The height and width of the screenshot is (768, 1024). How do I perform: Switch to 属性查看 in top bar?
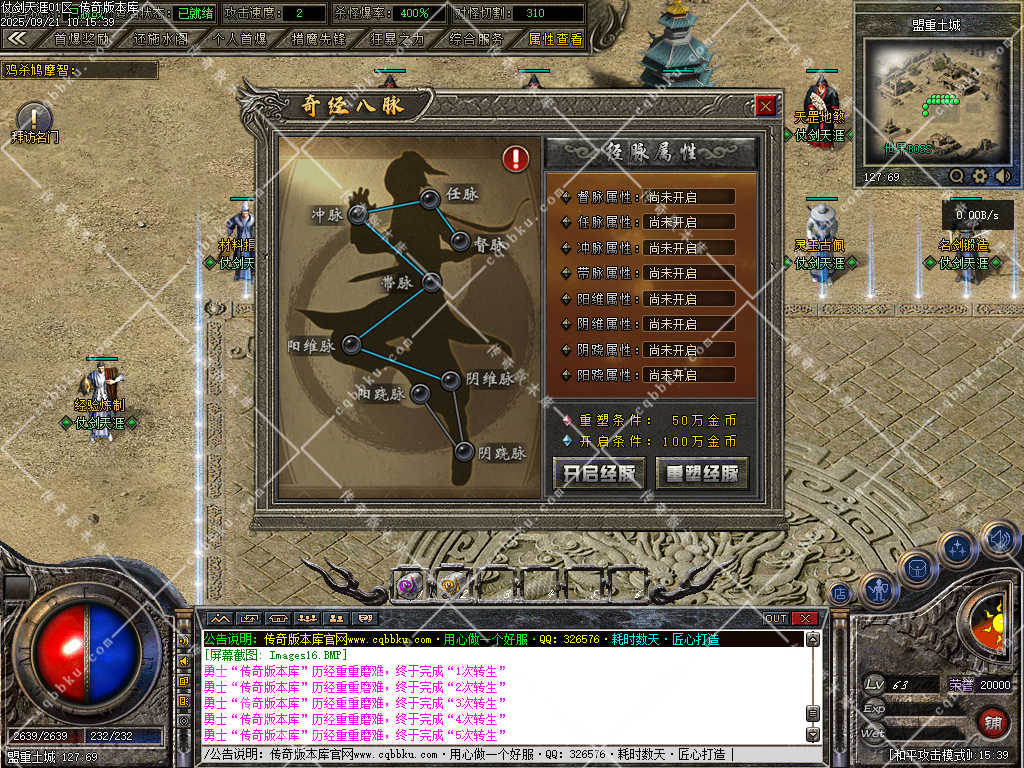555,39
